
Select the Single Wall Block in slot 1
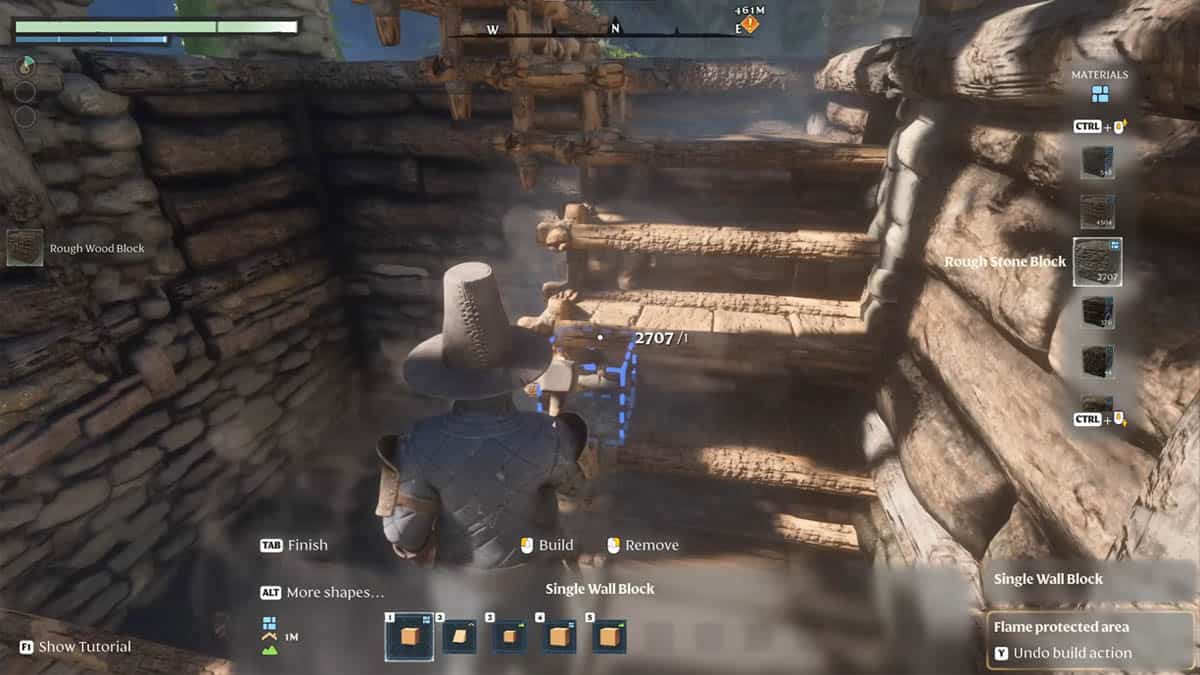[409, 636]
